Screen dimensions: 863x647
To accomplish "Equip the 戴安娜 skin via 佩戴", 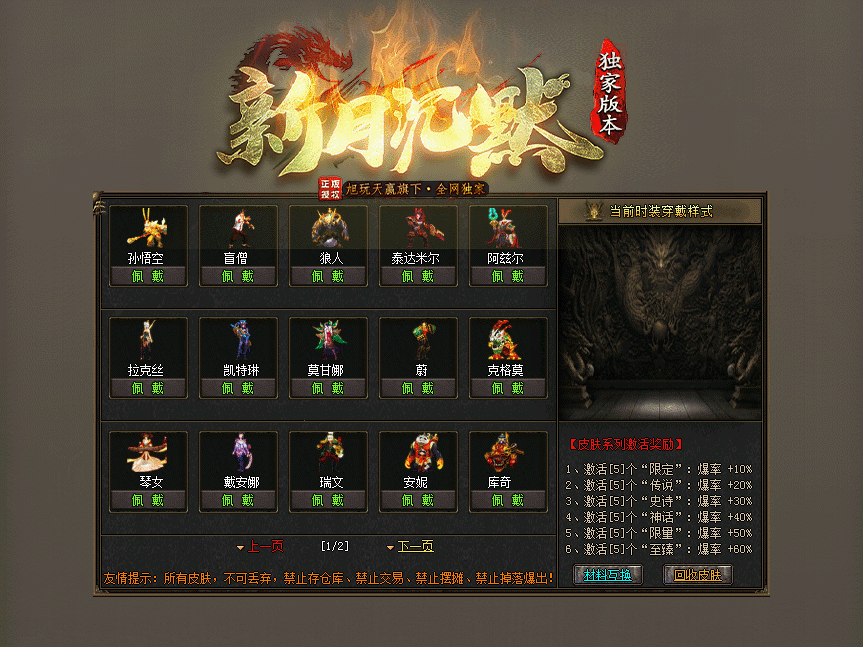I will [x=238, y=500].
